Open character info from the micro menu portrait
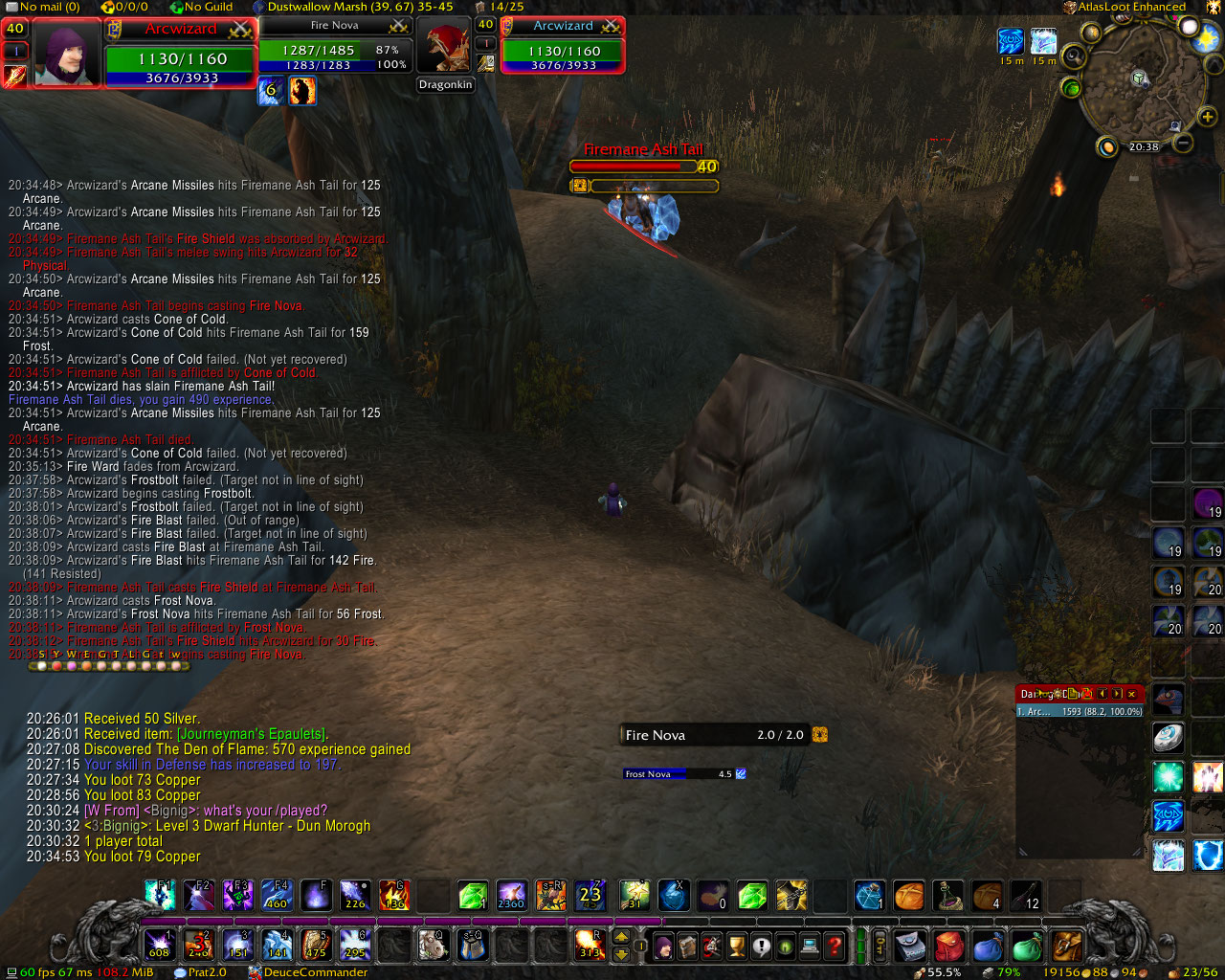 coord(662,946)
